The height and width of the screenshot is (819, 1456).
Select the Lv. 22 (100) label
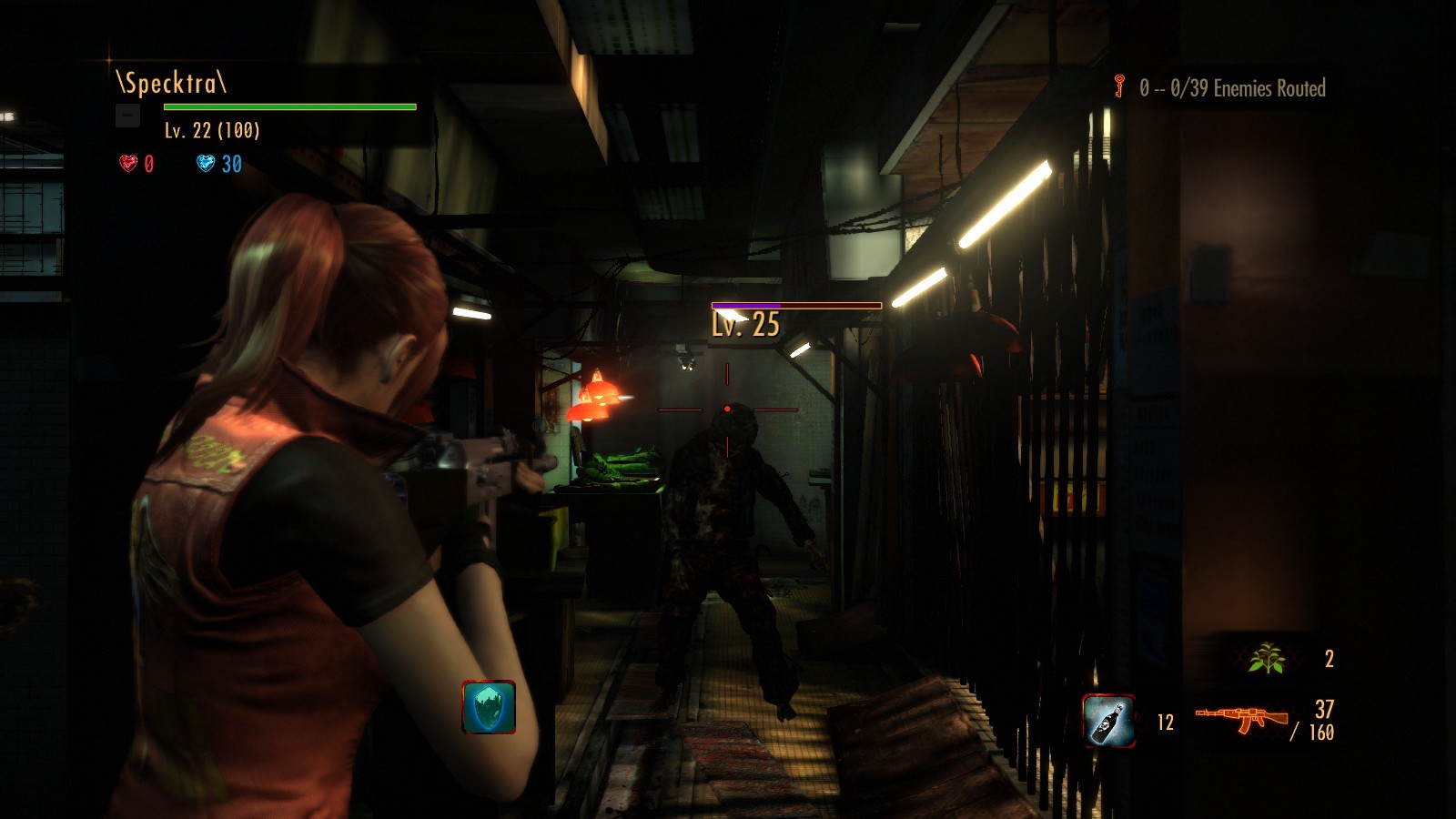210,131
